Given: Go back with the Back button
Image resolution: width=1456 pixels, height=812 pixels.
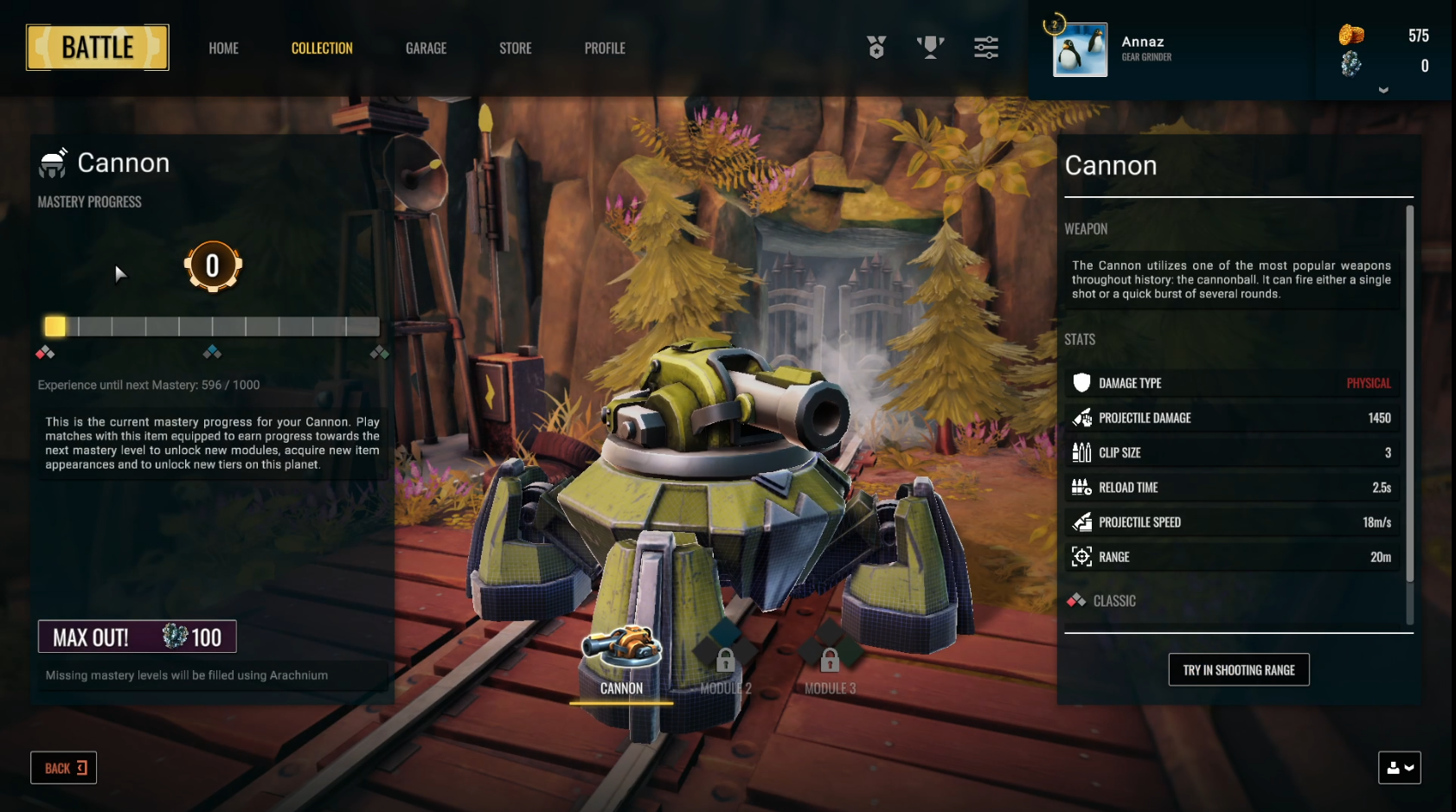Looking at the screenshot, I should click(64, 768).
